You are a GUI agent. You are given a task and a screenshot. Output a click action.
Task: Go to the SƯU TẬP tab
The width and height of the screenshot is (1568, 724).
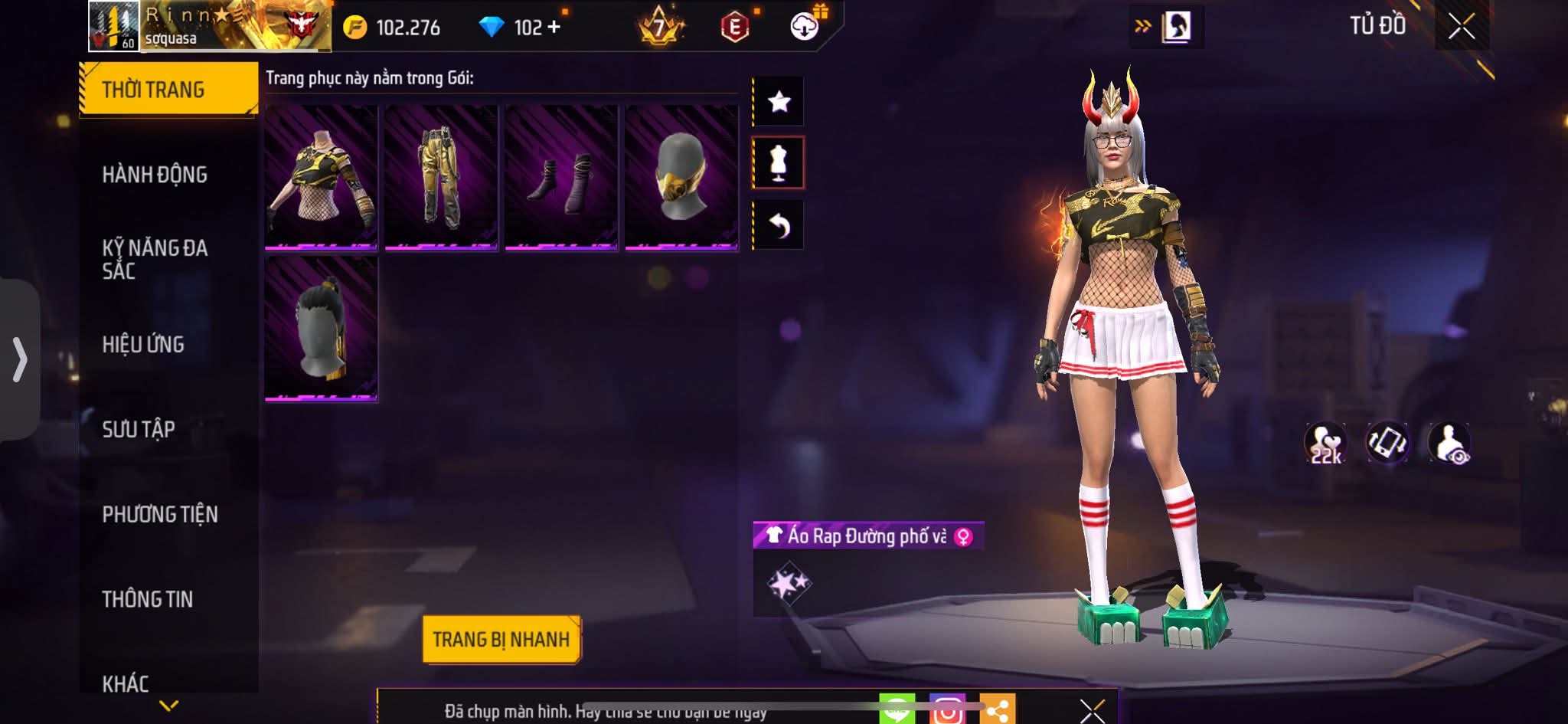[x=139, y=429]
